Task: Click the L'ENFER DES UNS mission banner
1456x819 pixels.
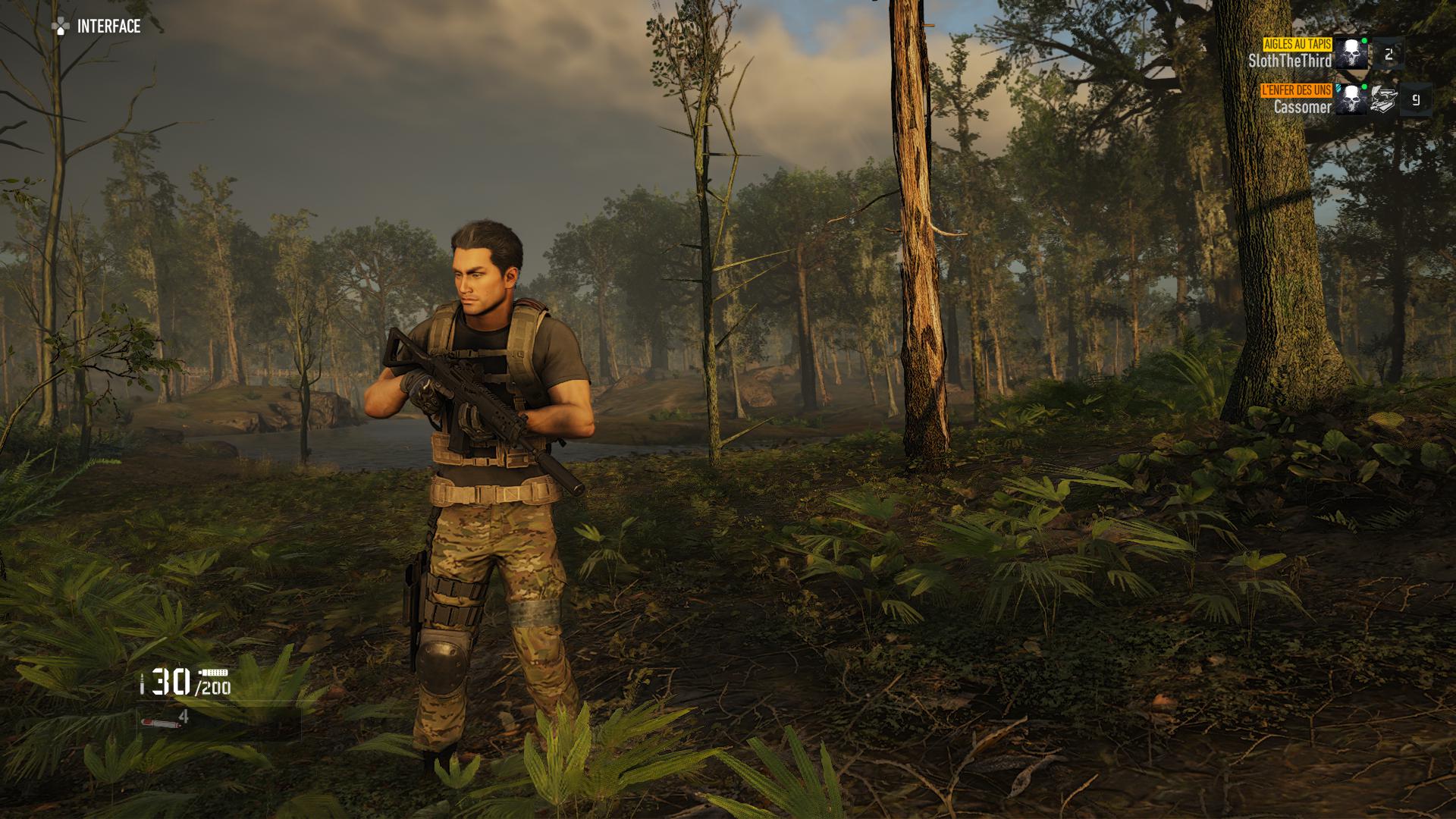Action: [x=1297, y=89]
